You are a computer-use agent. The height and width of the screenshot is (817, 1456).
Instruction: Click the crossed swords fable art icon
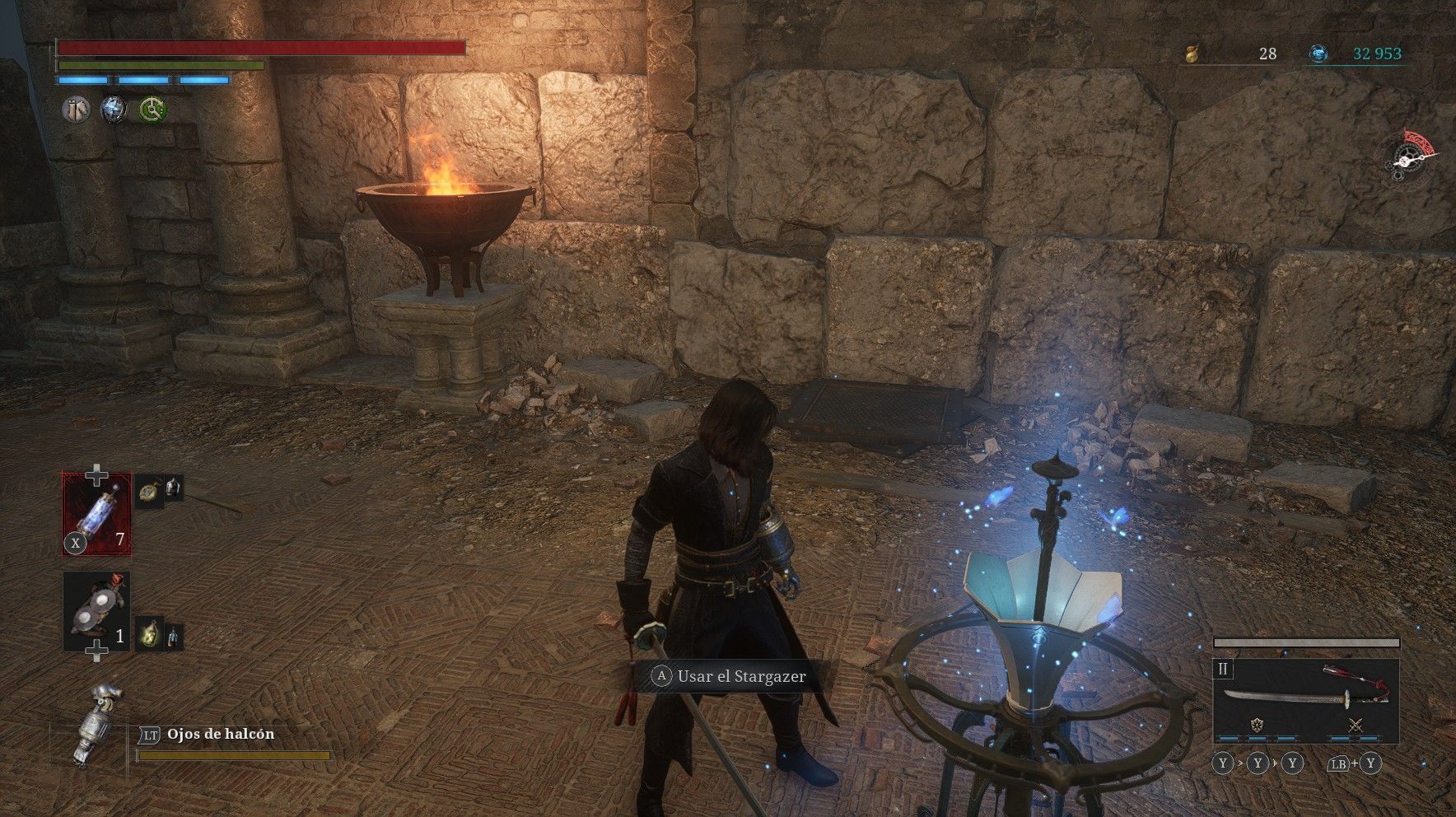tap(1355, 726)
